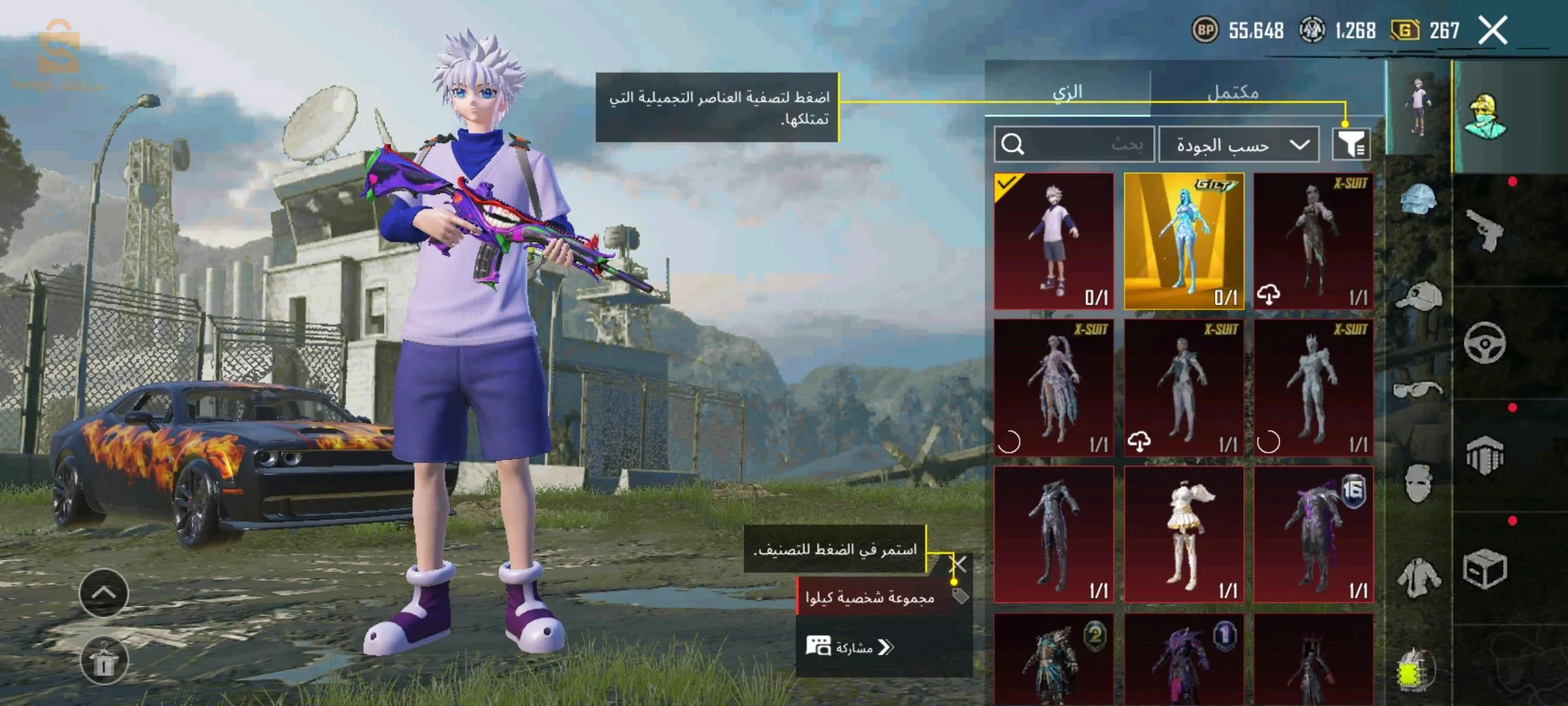Choose the golden GILT outfit tile
Screen dimensions: 1568x706
tap(1184, 241)
